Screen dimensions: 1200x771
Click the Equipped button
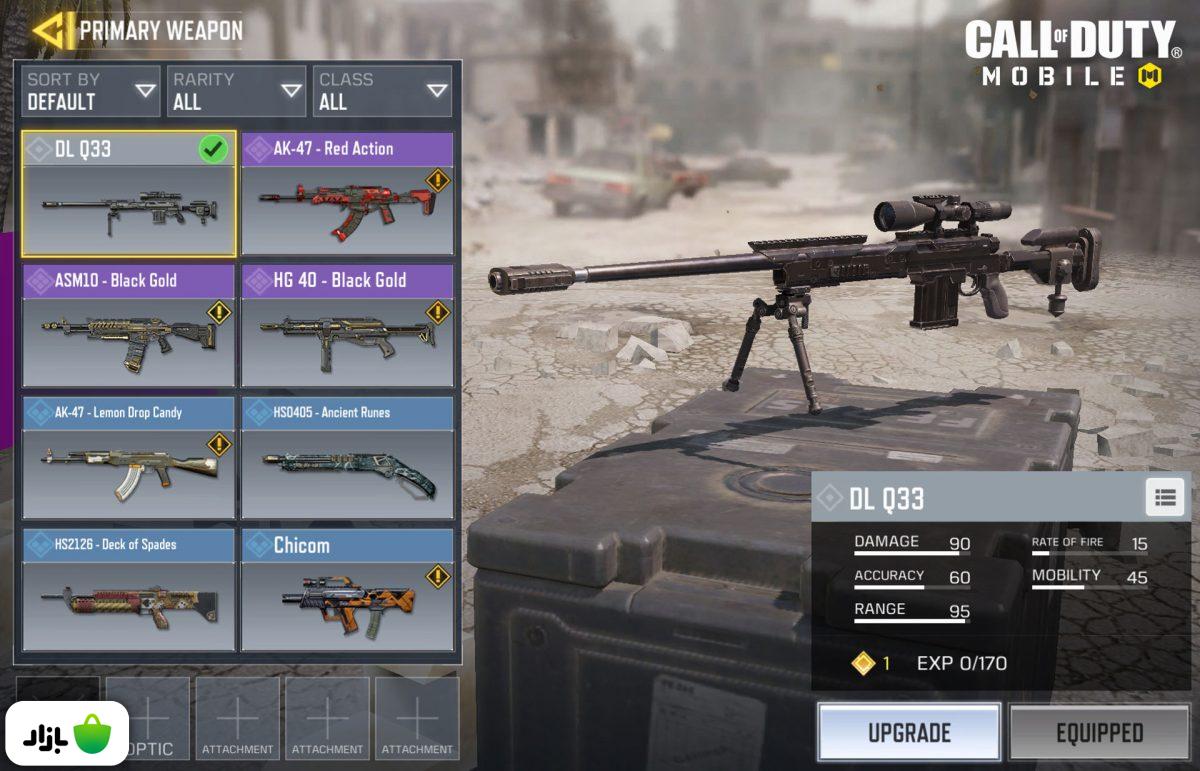tap(1099, 733)
